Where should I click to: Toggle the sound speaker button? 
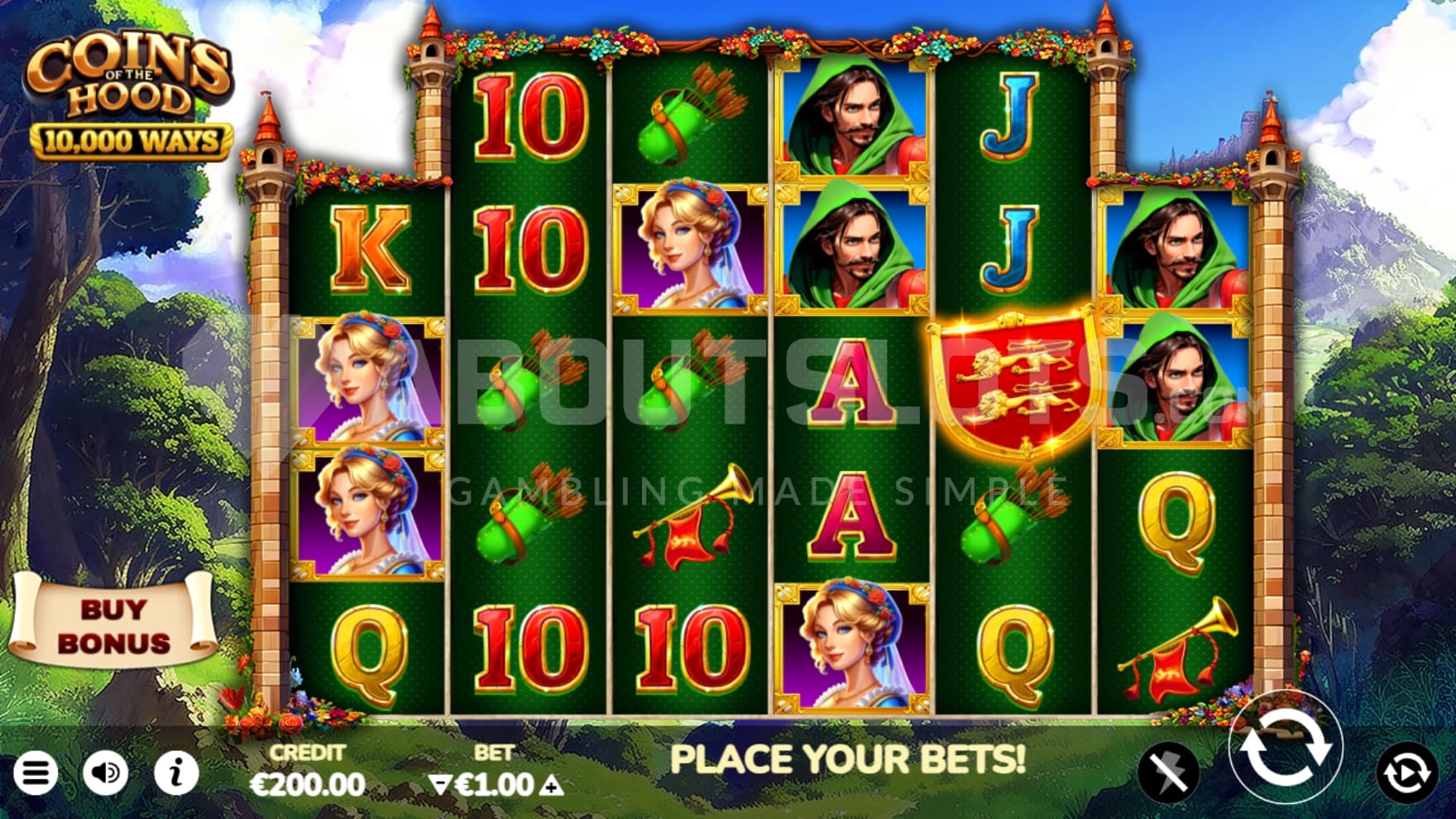click(106, 773)
